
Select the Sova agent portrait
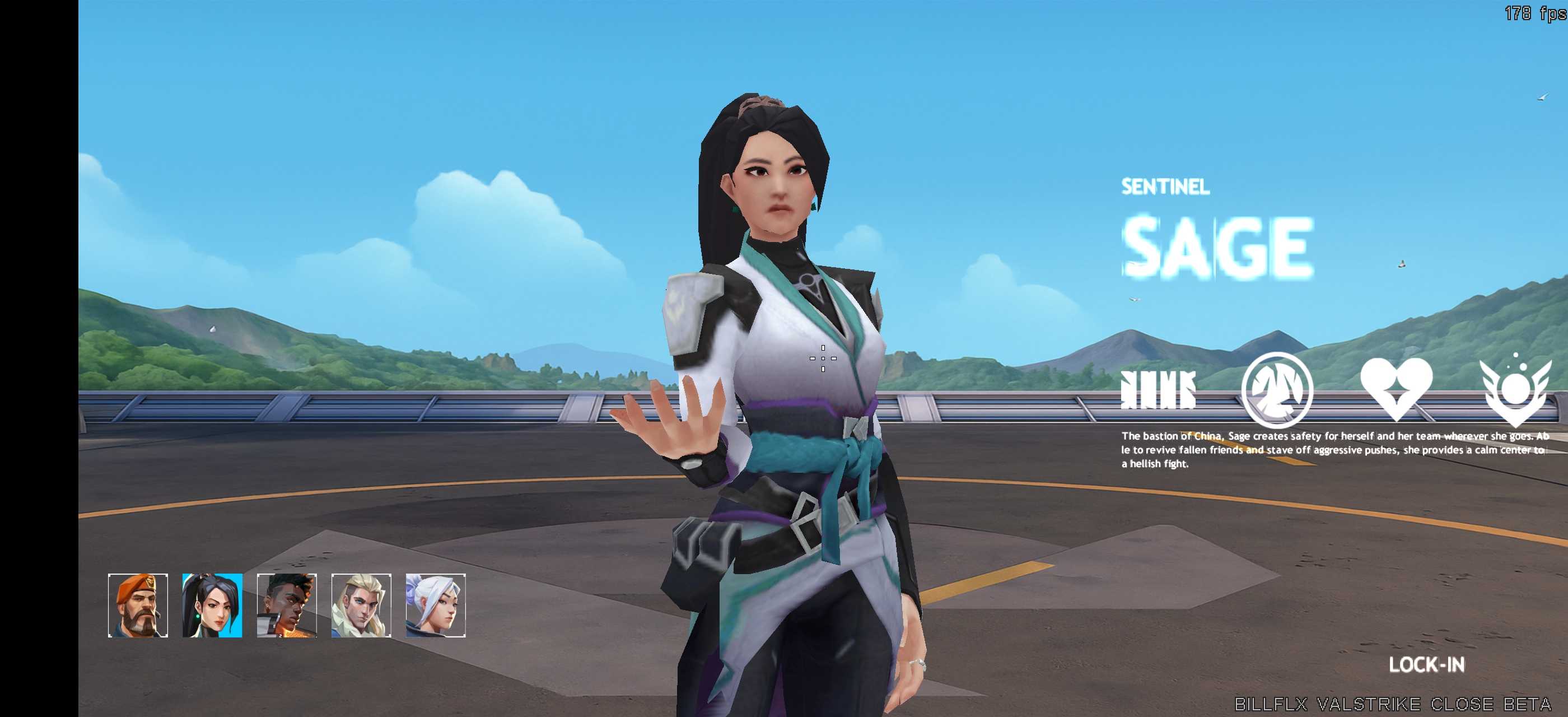tap(361, 606)
